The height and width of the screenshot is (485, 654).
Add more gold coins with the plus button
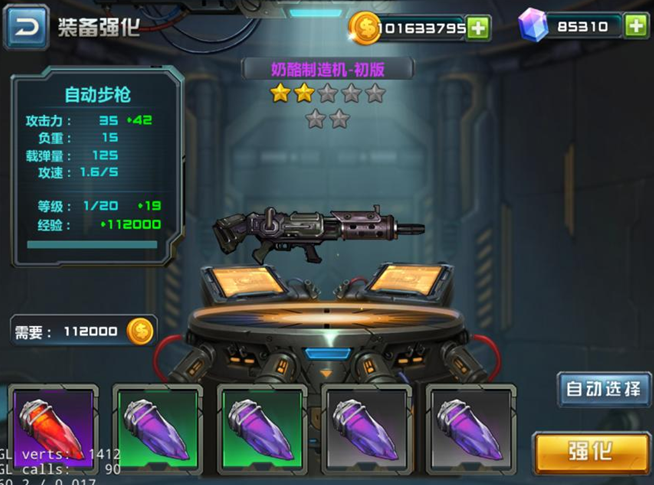pos(480,27)
